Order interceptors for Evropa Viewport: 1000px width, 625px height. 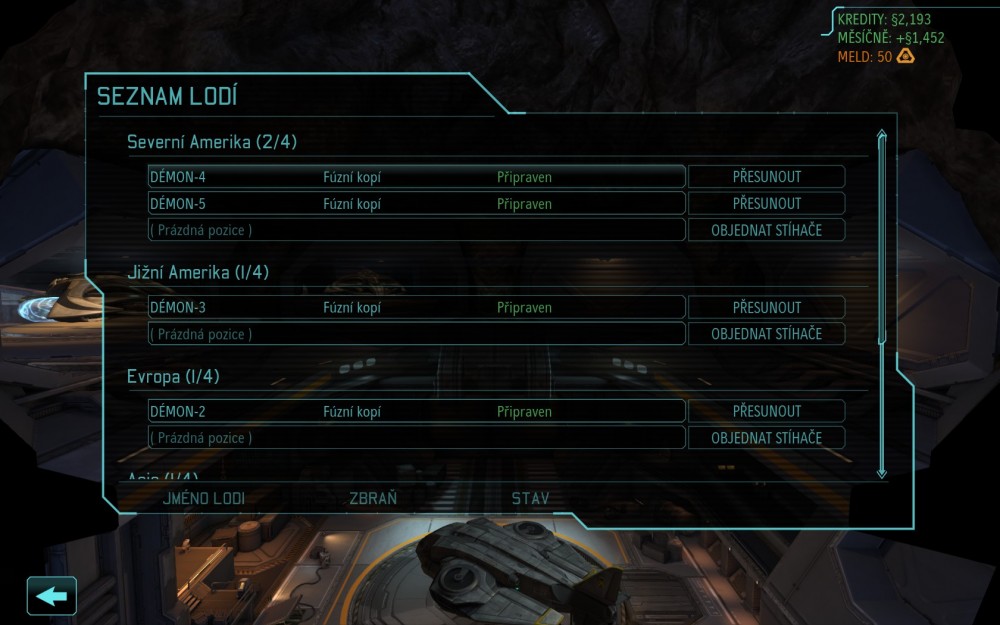(x=766, y=438)
